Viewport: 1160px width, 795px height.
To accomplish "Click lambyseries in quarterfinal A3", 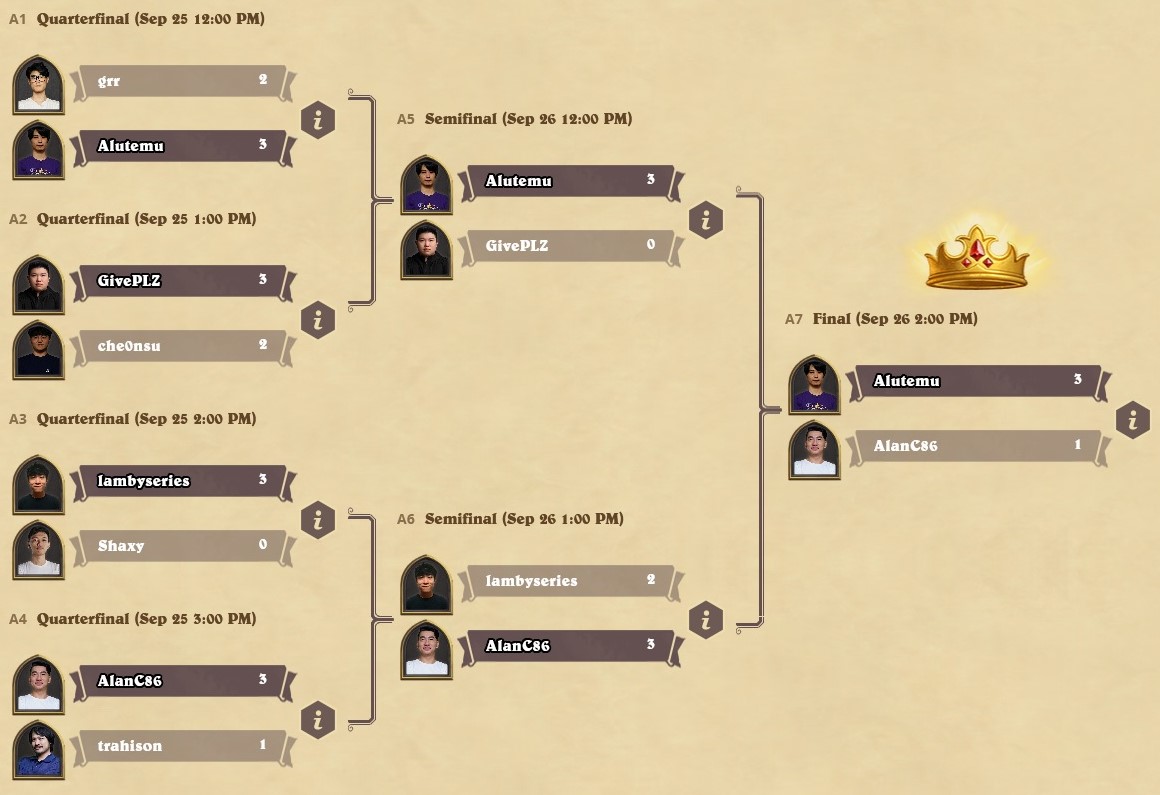I will click(180, 481).
